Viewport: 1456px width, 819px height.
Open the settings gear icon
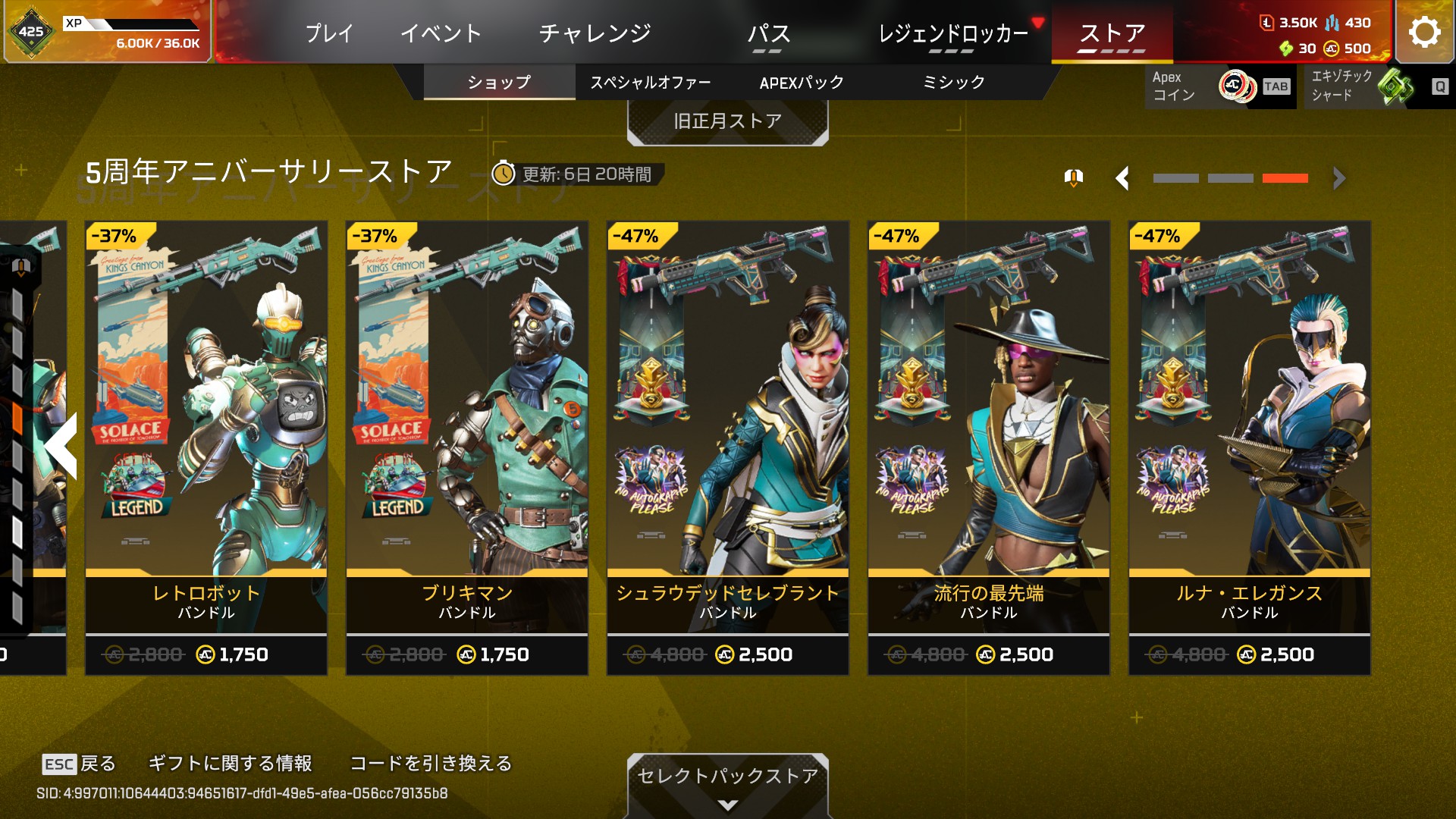pyautogui.click(x=1424, y=32)
